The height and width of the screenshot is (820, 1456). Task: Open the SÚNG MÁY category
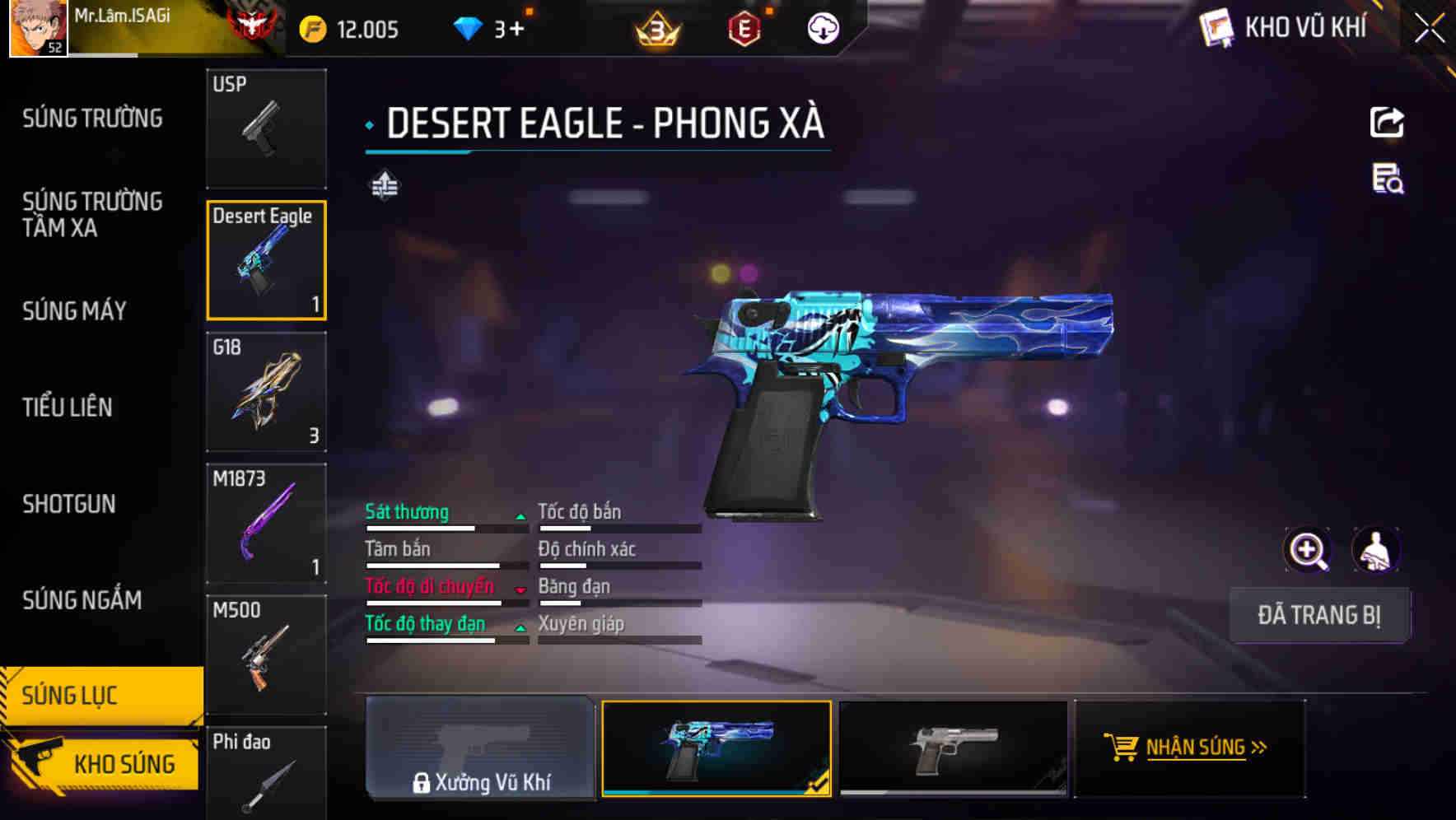tap(72, 311)
